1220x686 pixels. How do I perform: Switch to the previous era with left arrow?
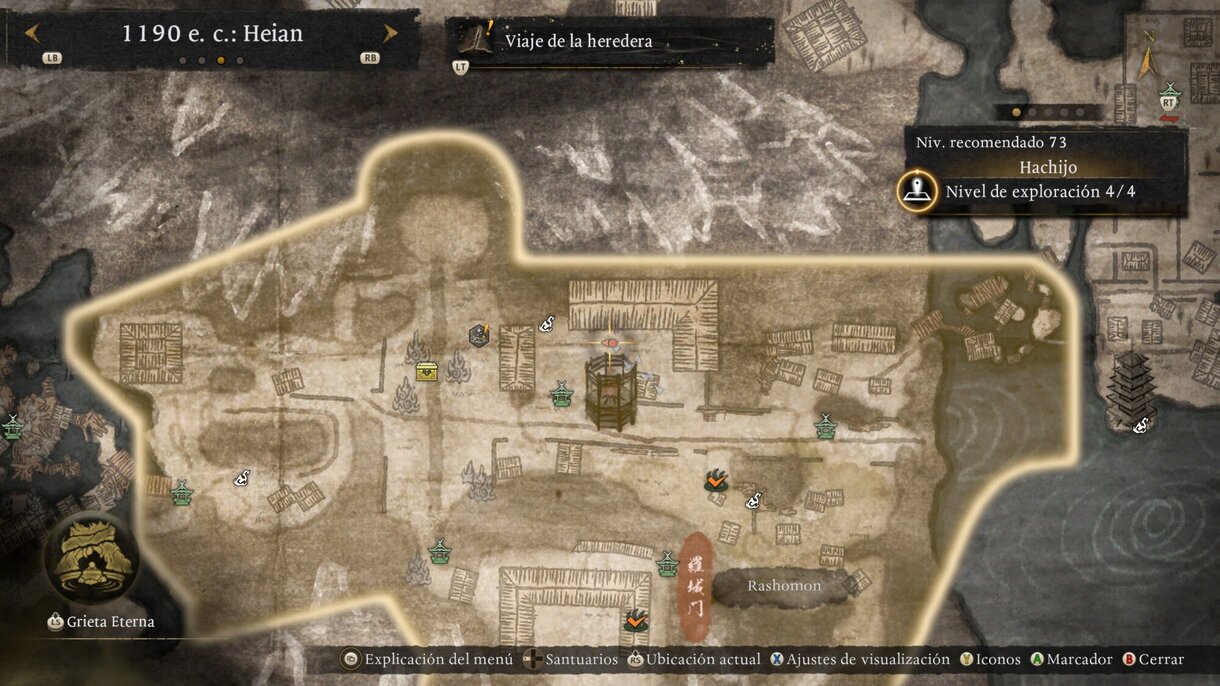[32, 34]
